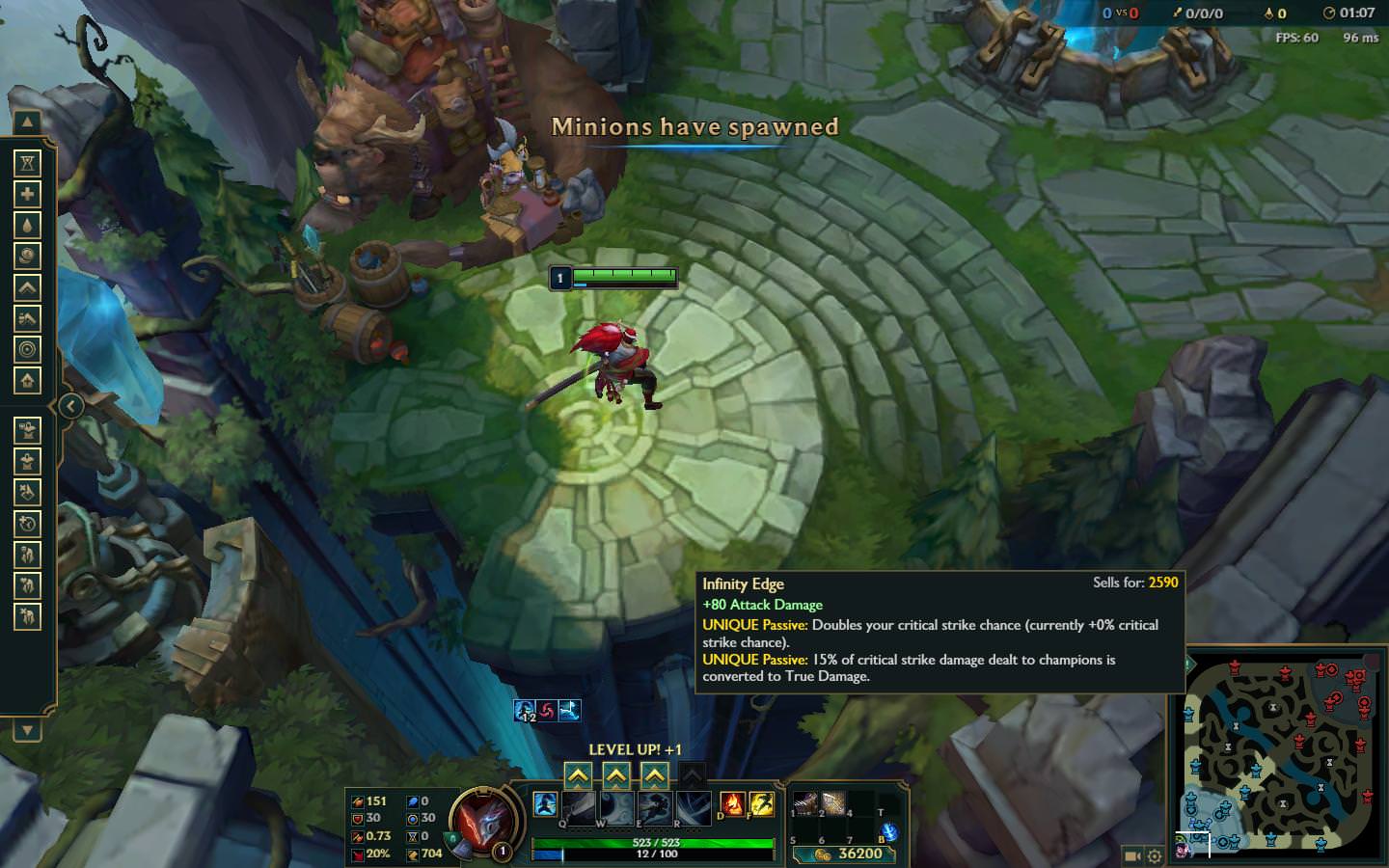Toggle the camera lock button
This screenshot has height=868, width=1389.
[x=1132, y=855]
